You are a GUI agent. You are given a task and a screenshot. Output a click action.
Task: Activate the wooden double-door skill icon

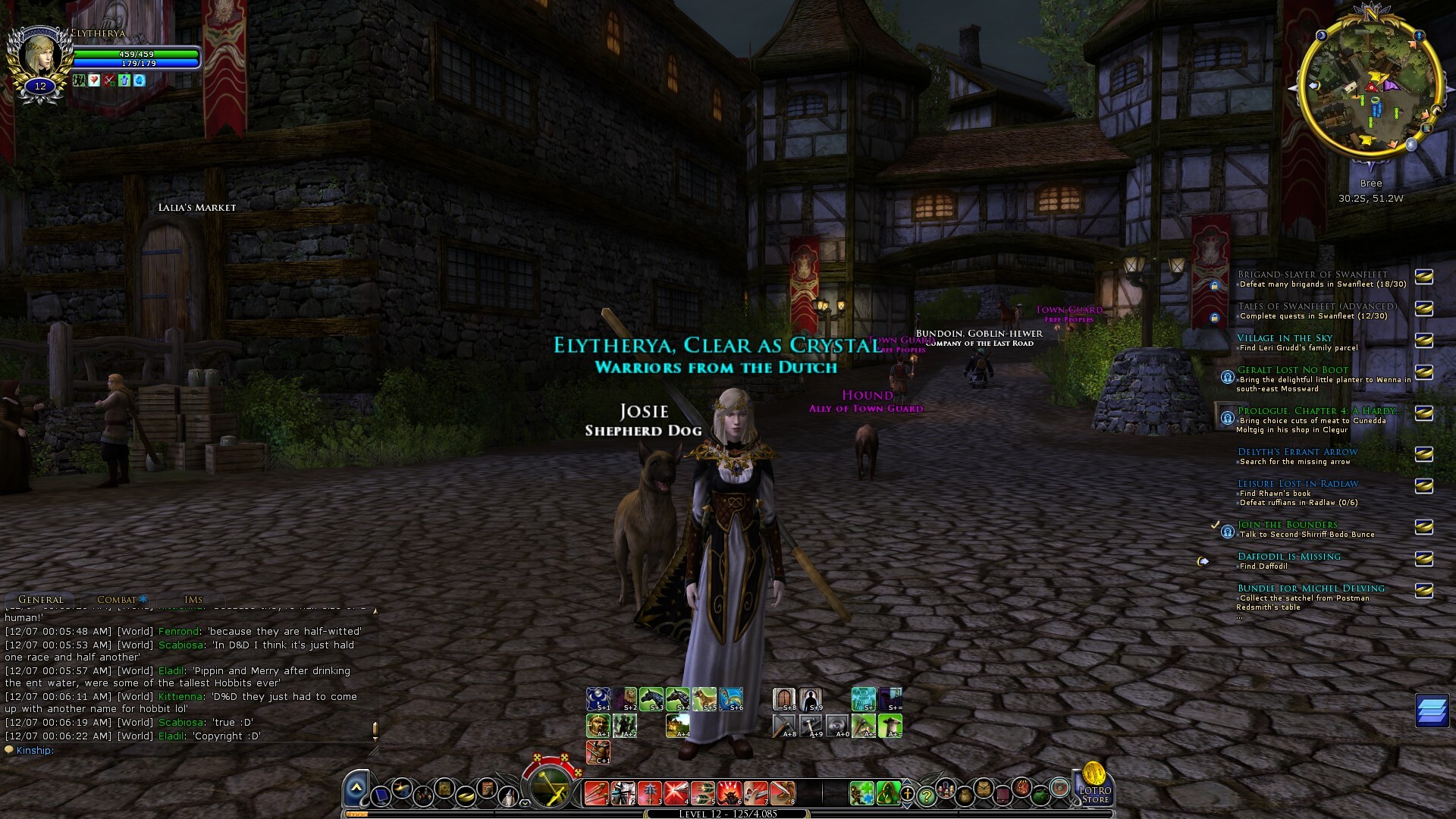click(784, 699)
